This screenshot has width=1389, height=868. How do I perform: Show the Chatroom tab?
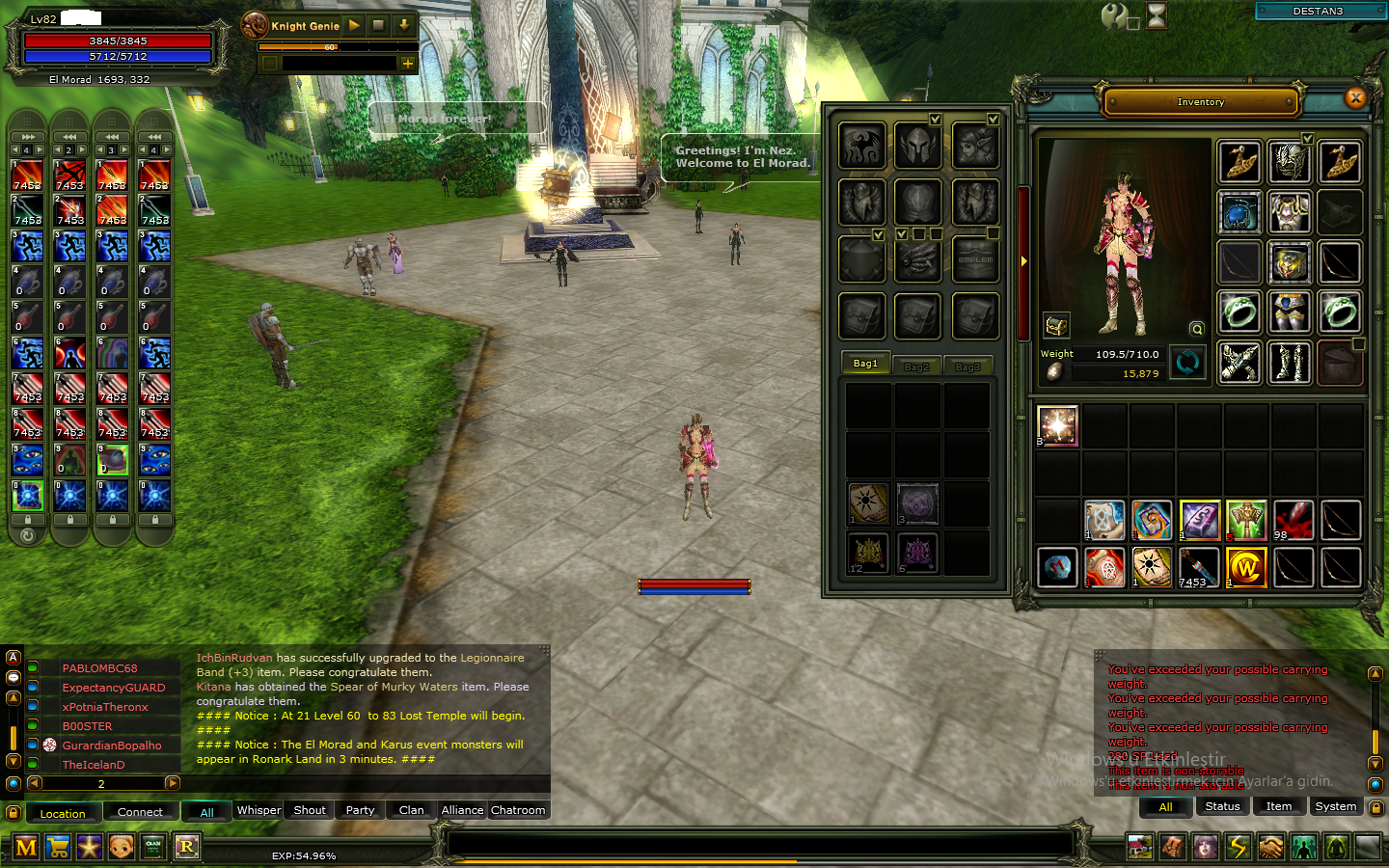(x=518, y=810)
